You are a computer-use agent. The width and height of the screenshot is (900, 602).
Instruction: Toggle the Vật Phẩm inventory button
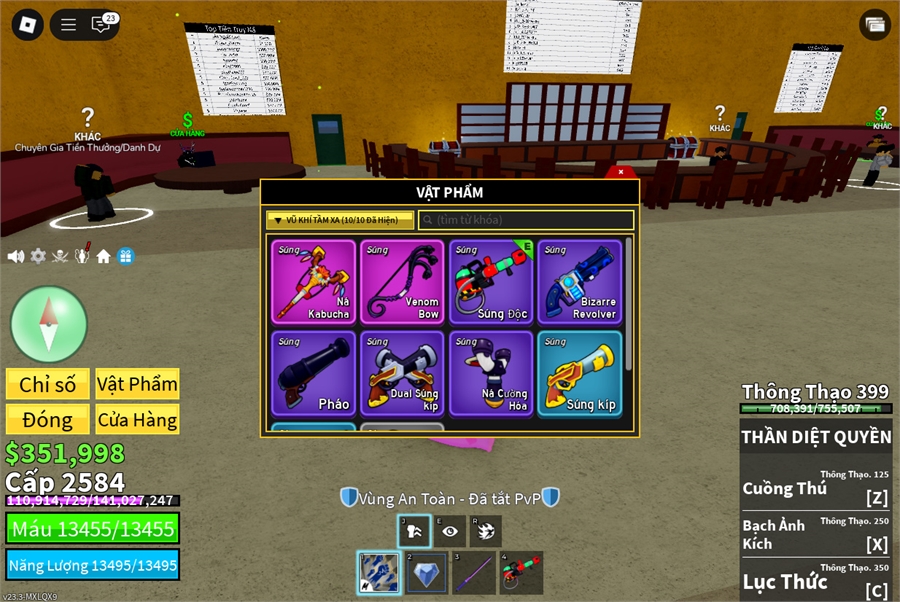(137, 384)
